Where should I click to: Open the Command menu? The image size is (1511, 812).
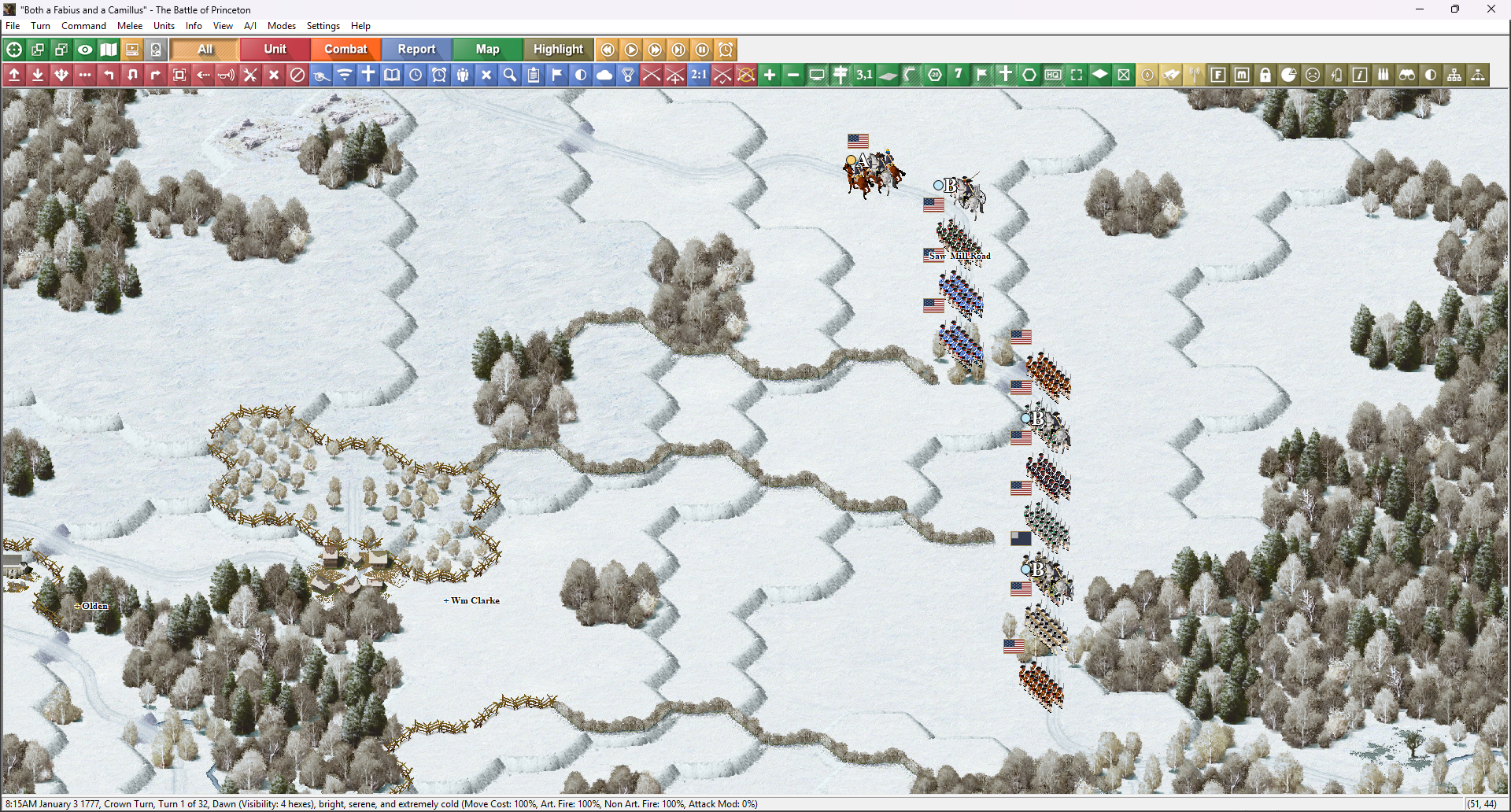pyautogui.click(x=83, y=26)
